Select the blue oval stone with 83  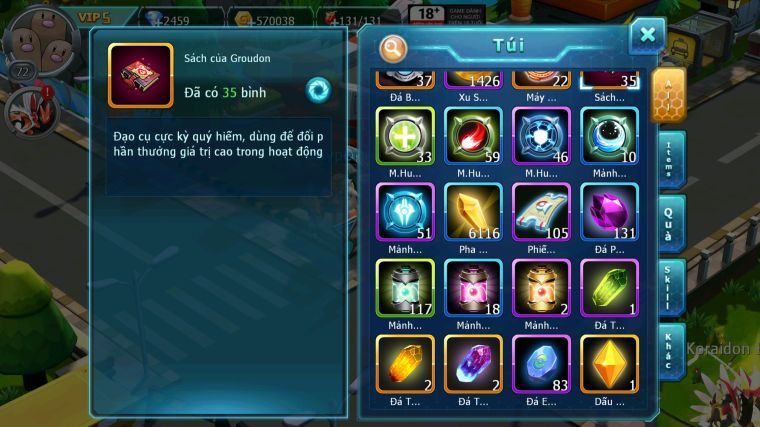click(x=541, y=363)
